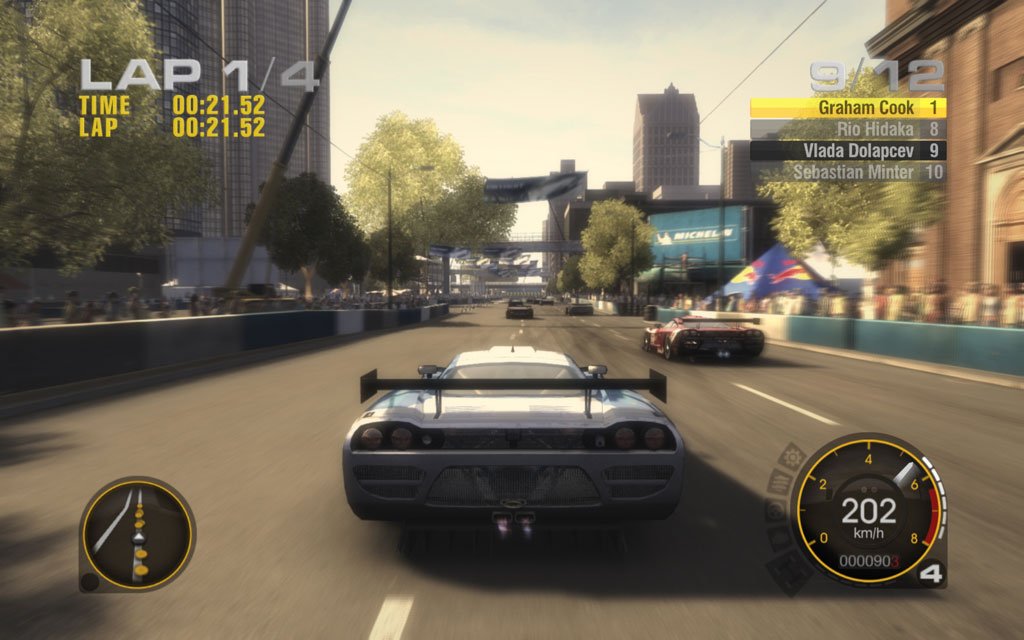
Task: Select Graham Cook in the standings list
Action: click(x=847, y=107)
